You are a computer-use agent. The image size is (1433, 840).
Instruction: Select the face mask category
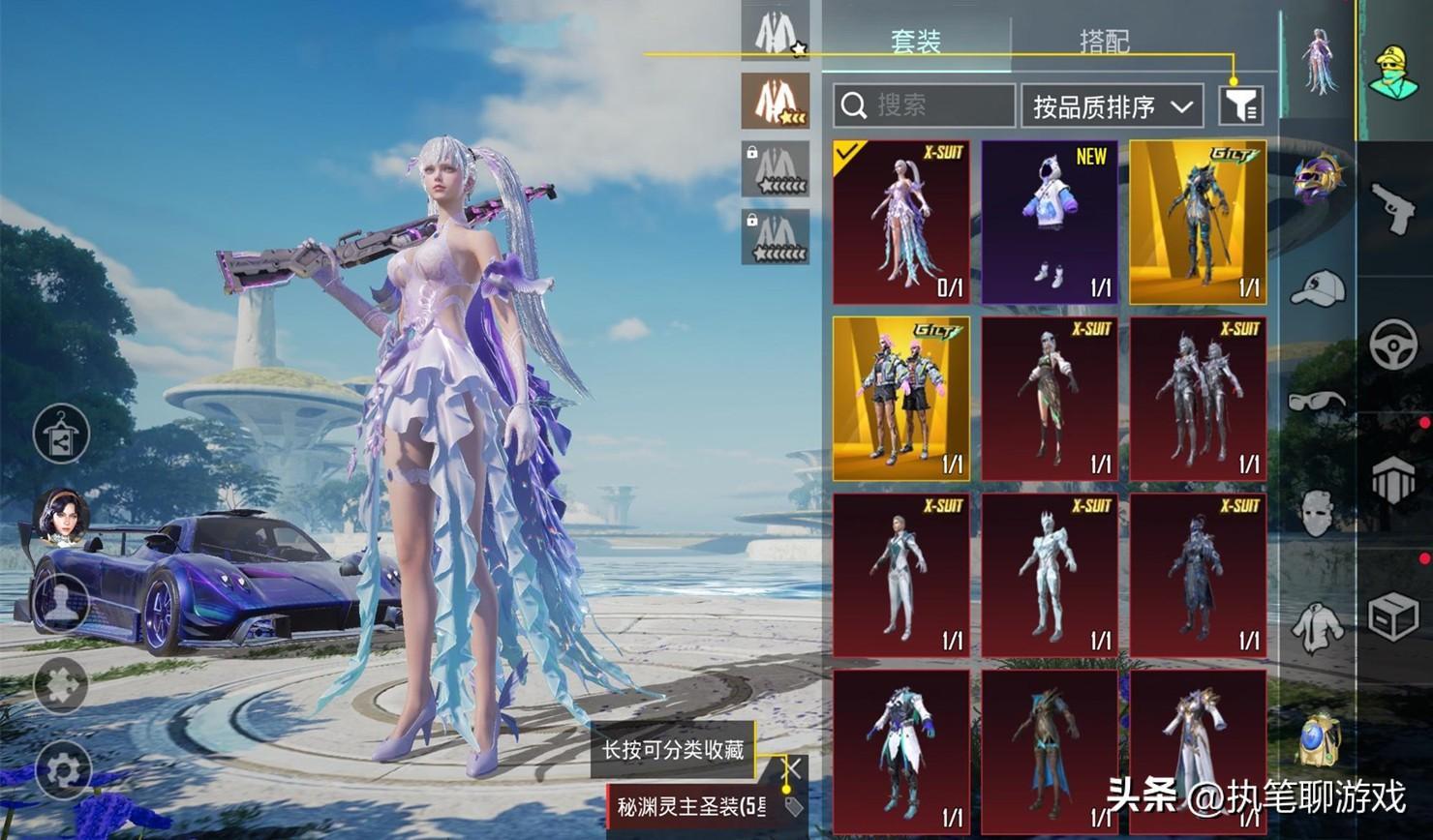(1317, 512)
